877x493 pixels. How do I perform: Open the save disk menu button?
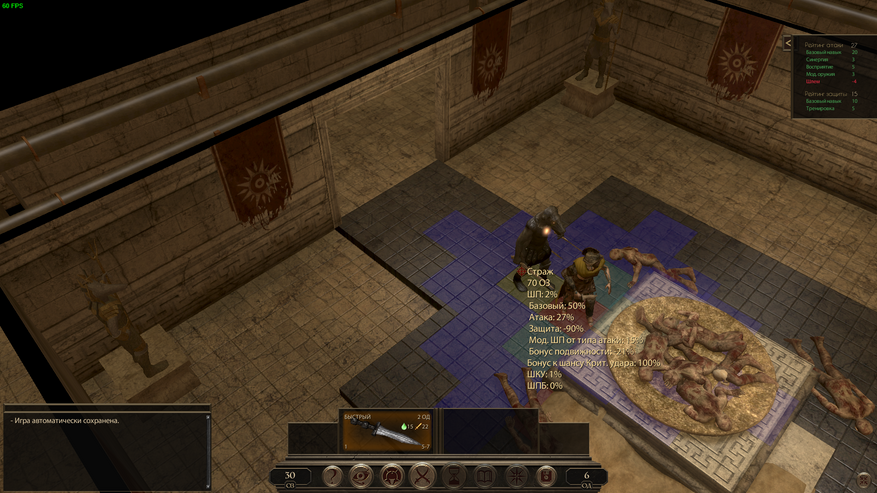546,477
